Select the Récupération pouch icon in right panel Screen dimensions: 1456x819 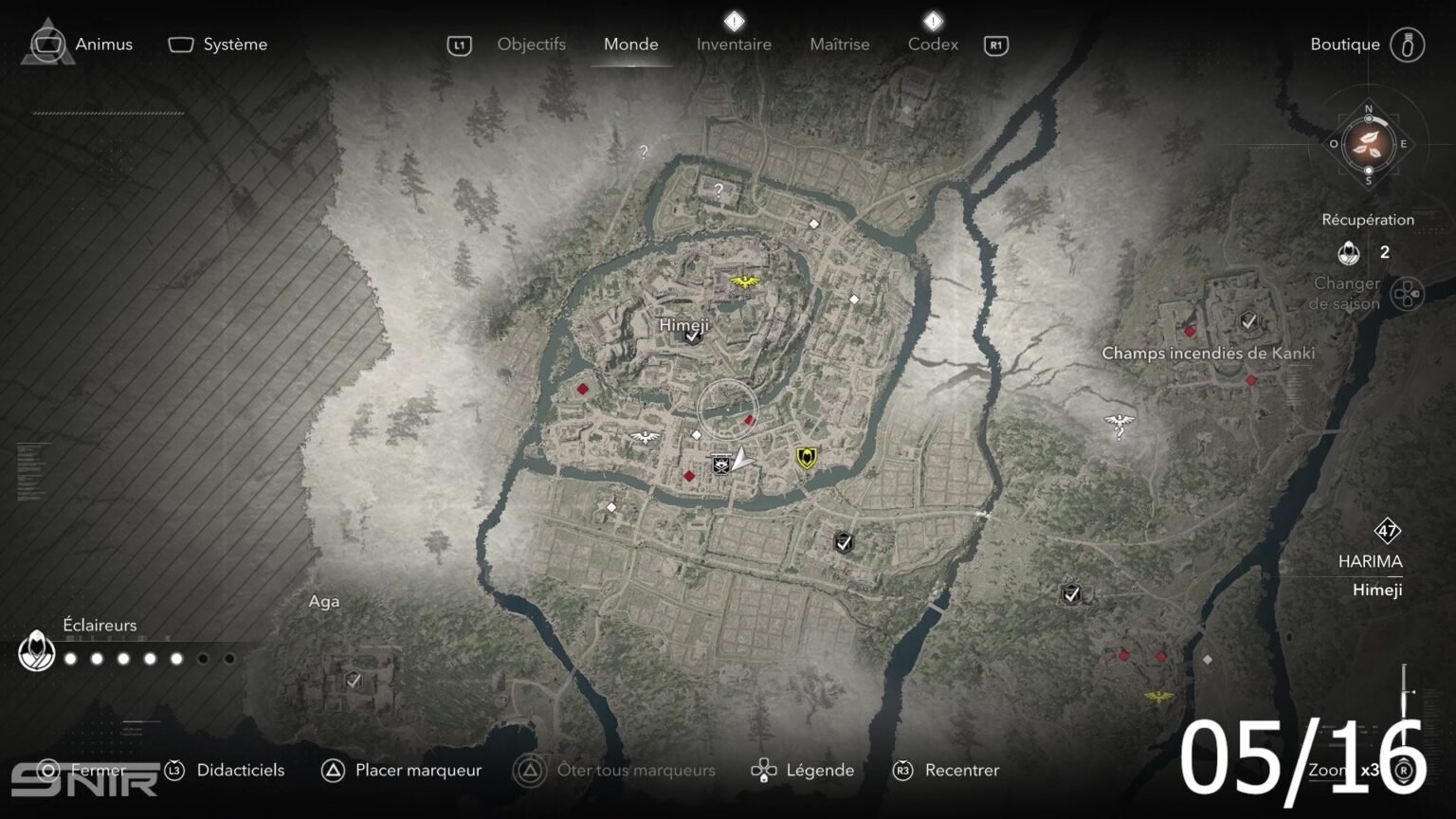click(1350, 252)
